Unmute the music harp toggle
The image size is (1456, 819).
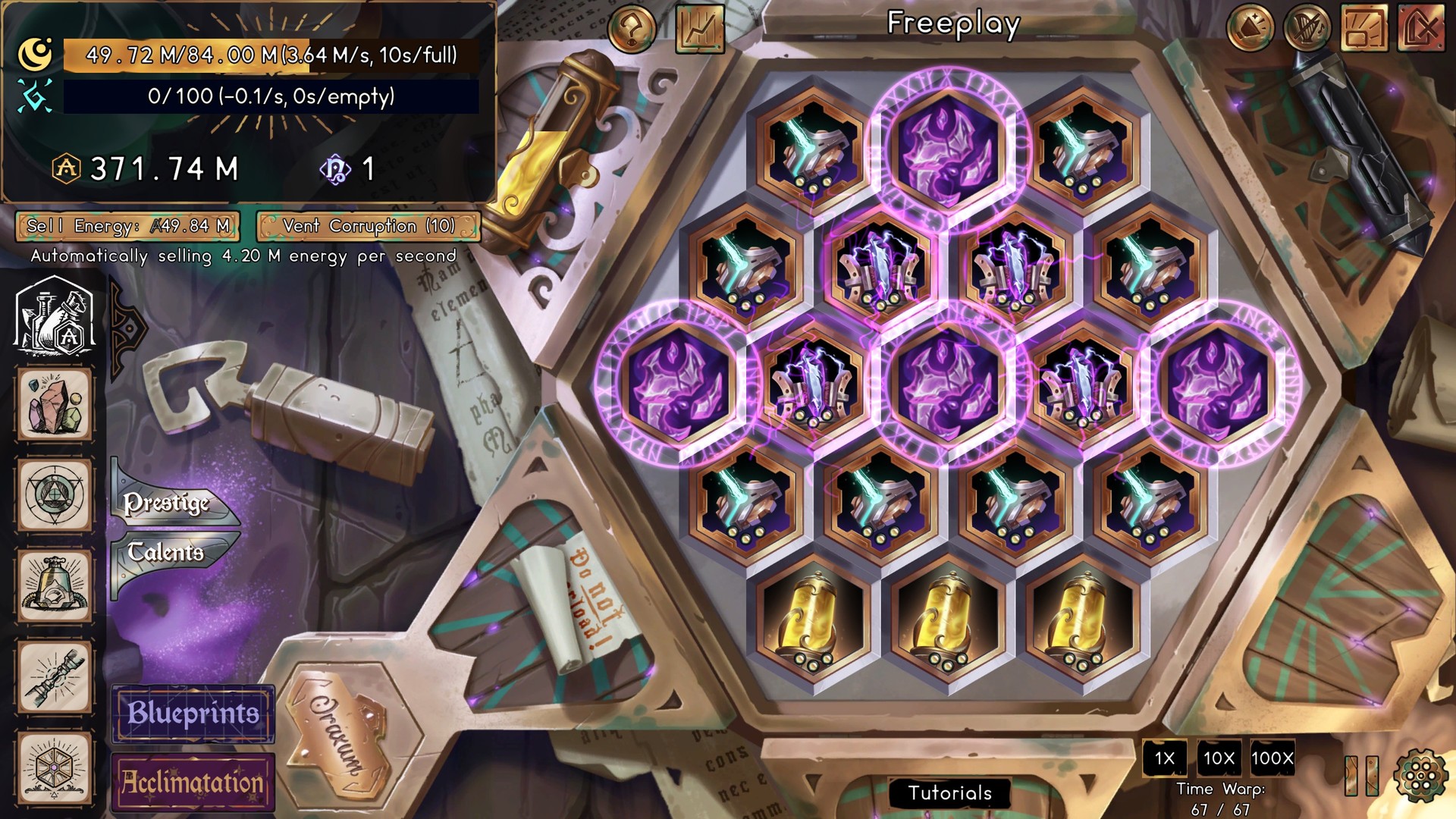tap(1309, 29)
